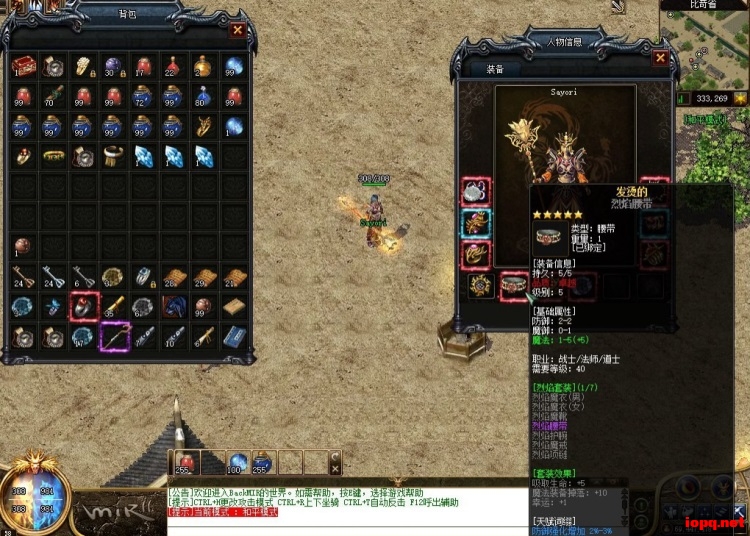Viewport: 750px width, 536px height.
Task: Close the character info window
Action: 660,58
